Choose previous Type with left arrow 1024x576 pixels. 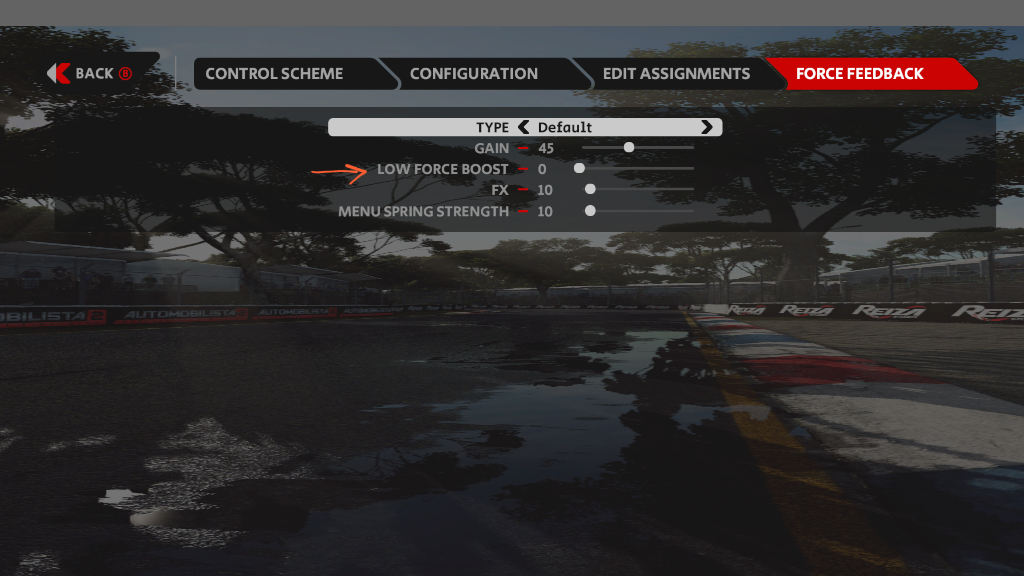523,127
